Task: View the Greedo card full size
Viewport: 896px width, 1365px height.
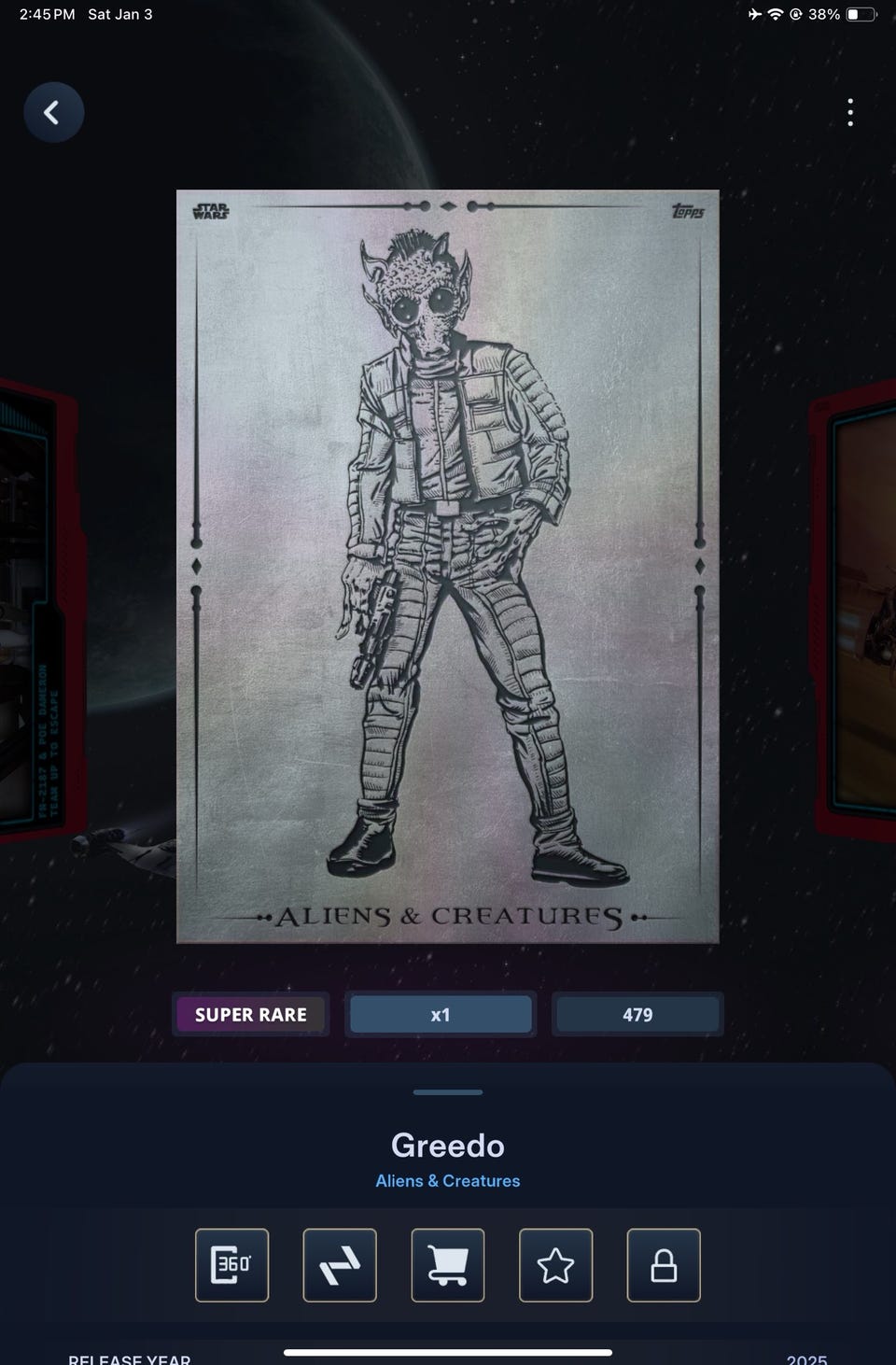Action: (448, 567)
